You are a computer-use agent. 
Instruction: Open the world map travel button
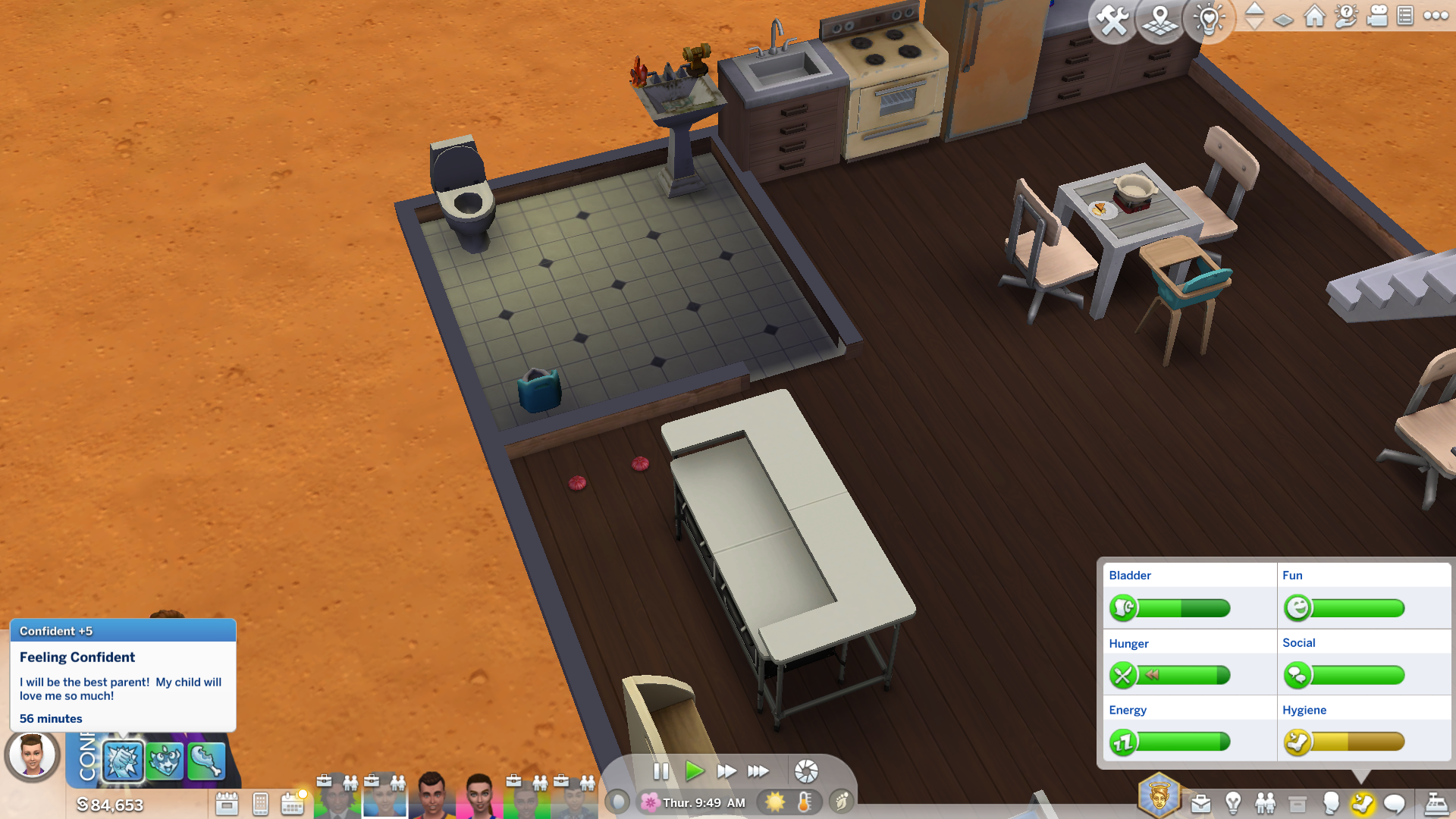click(1159, 20)
